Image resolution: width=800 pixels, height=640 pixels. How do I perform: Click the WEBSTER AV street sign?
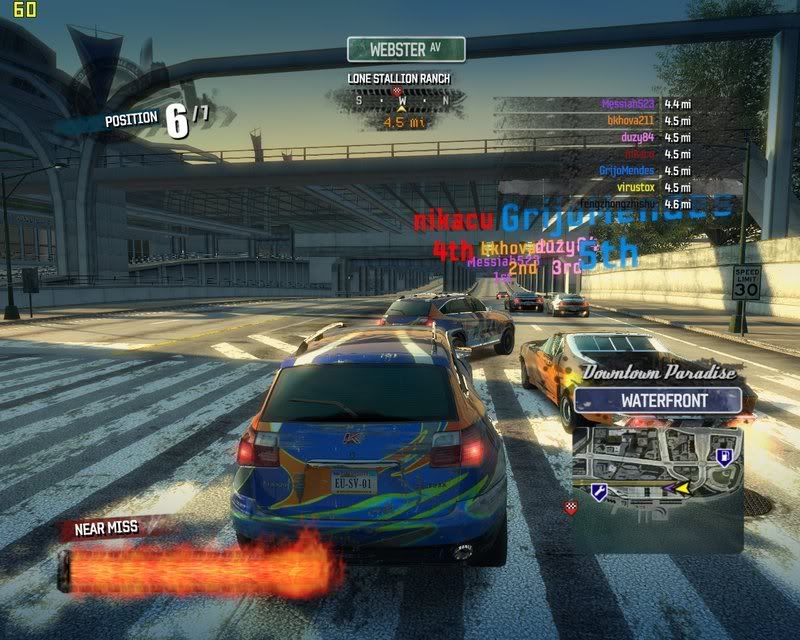click(405, 49)
